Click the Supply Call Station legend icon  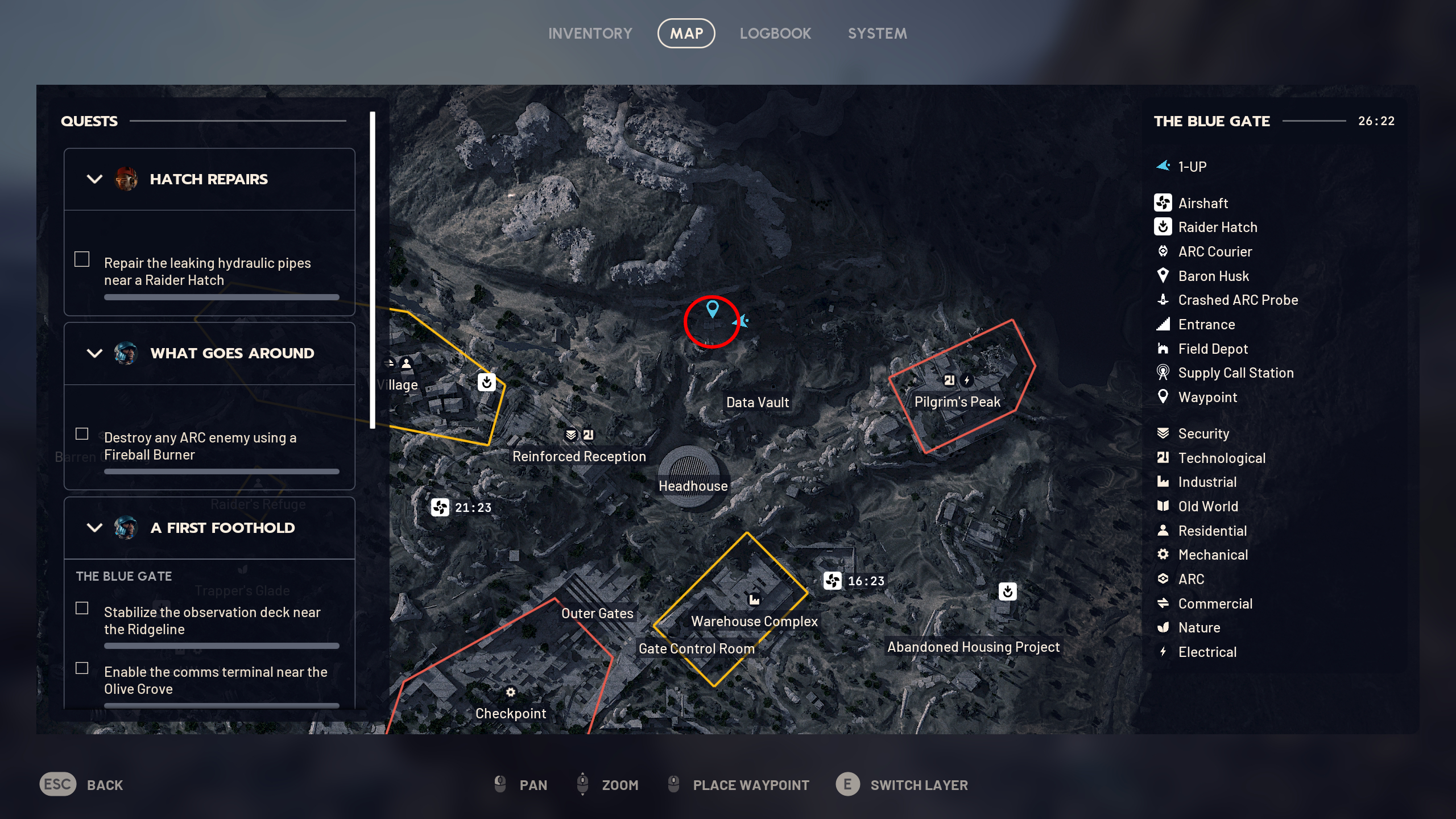(x=1164, y=373)
